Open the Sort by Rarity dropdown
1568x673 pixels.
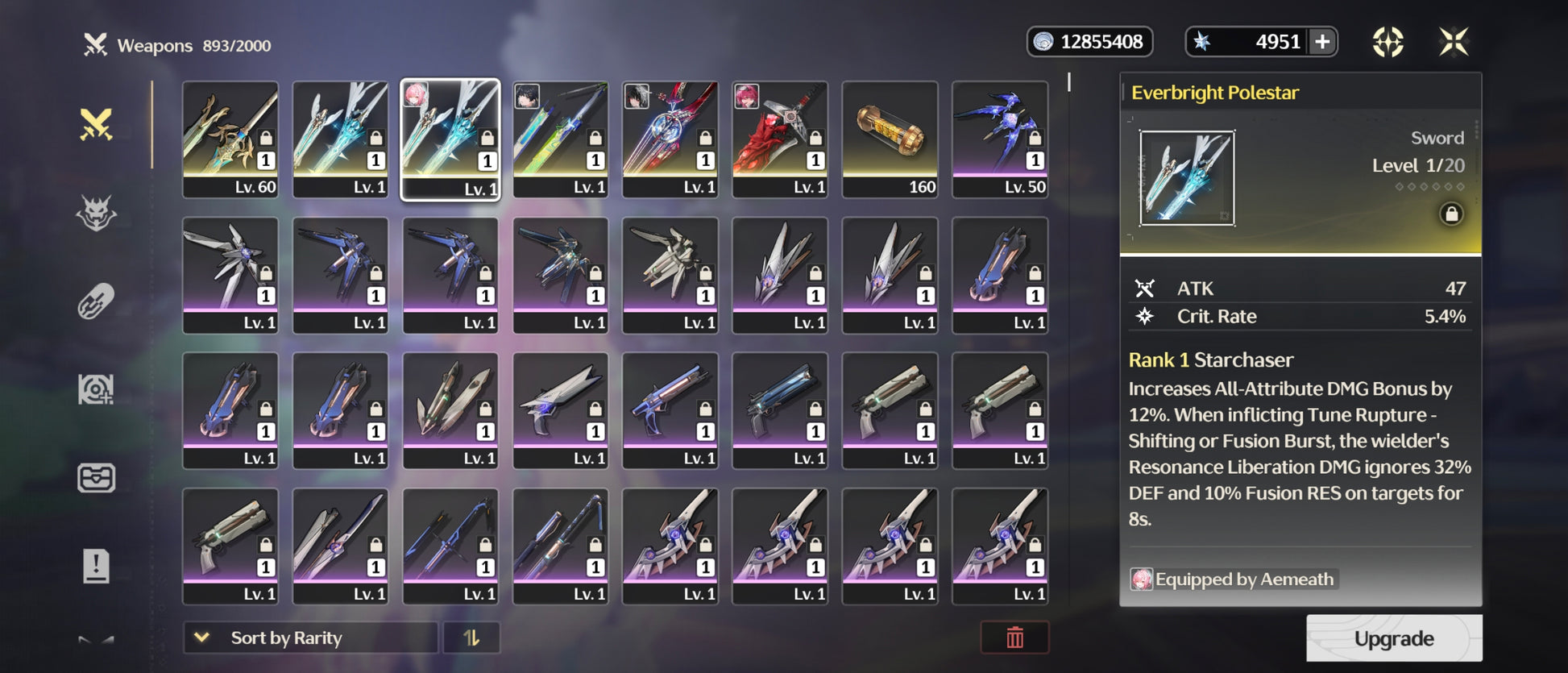(310, 638)
